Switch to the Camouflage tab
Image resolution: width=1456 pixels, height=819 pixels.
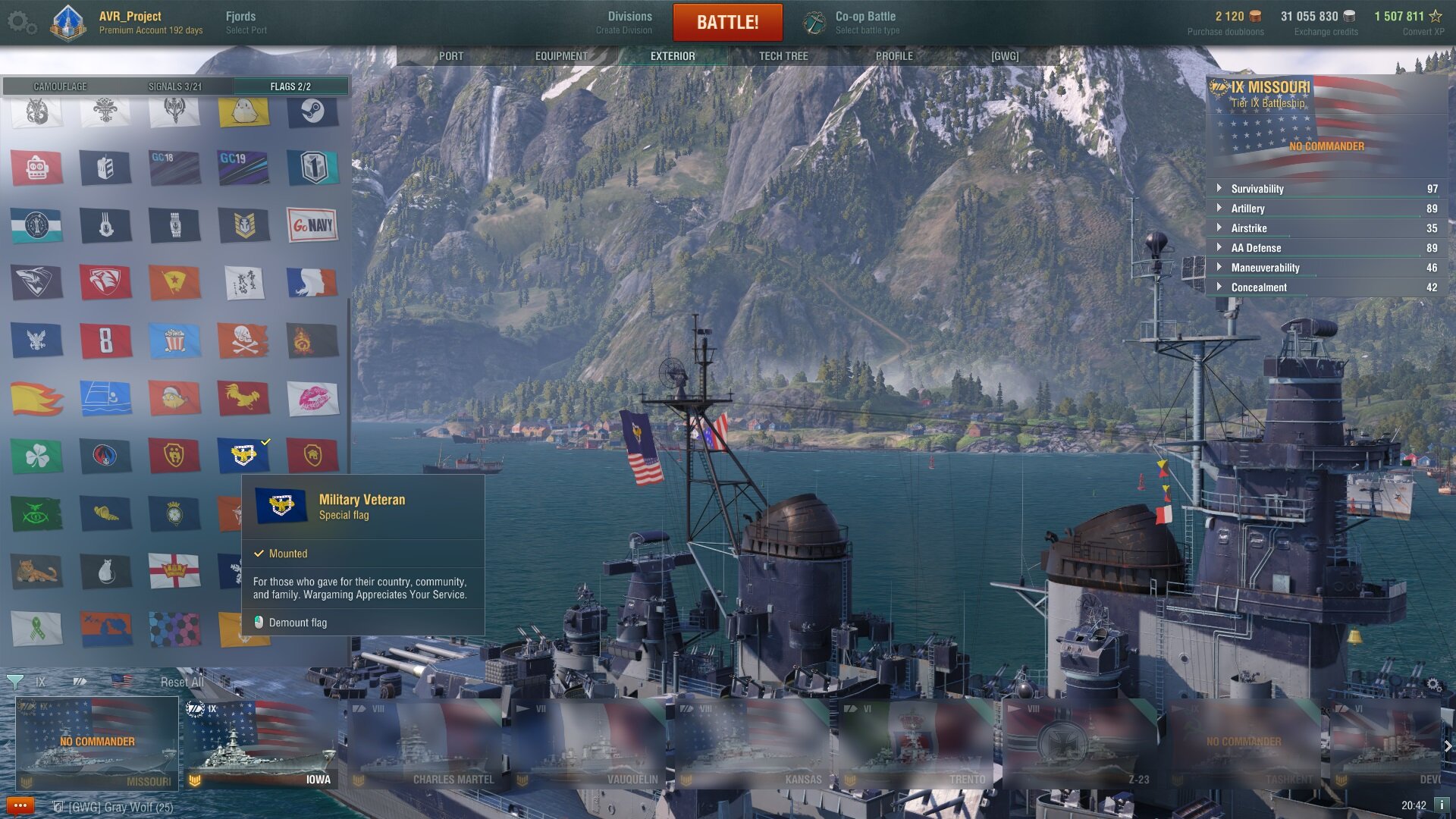point(61,86)
